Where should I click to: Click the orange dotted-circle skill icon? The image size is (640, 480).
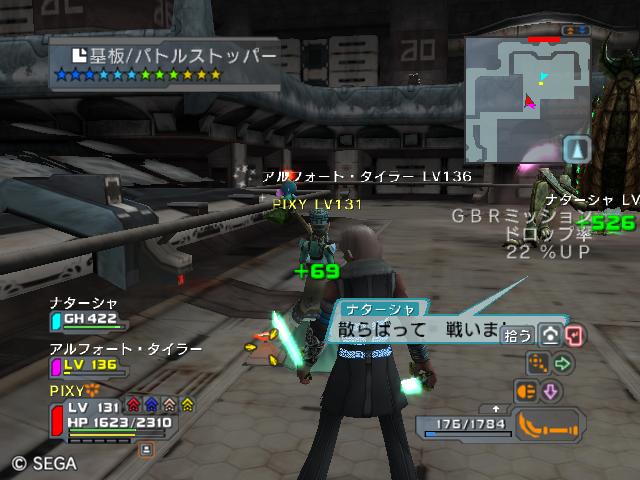(x=538, y=364)
